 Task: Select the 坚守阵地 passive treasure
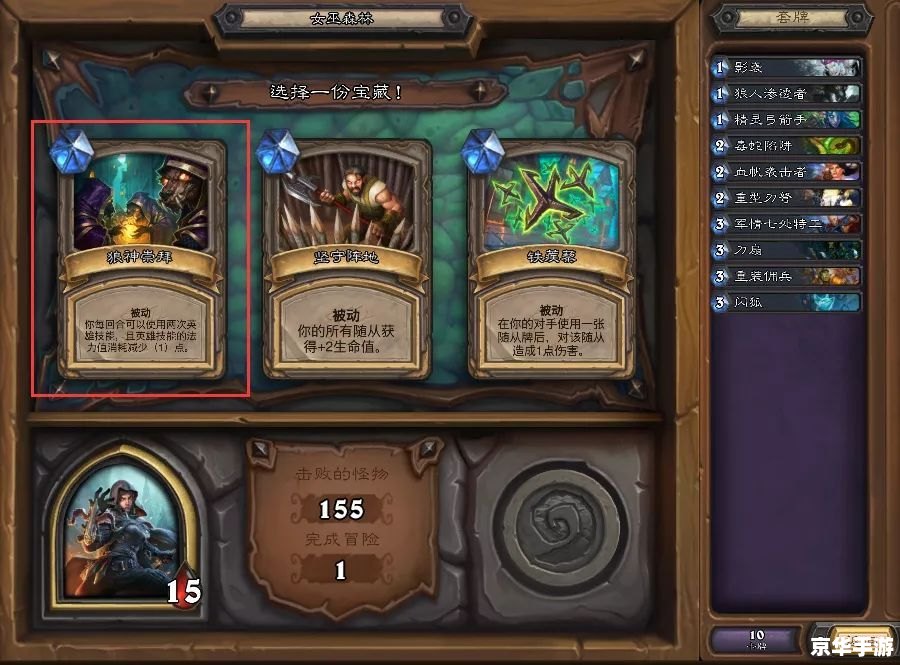click(345, 260)
